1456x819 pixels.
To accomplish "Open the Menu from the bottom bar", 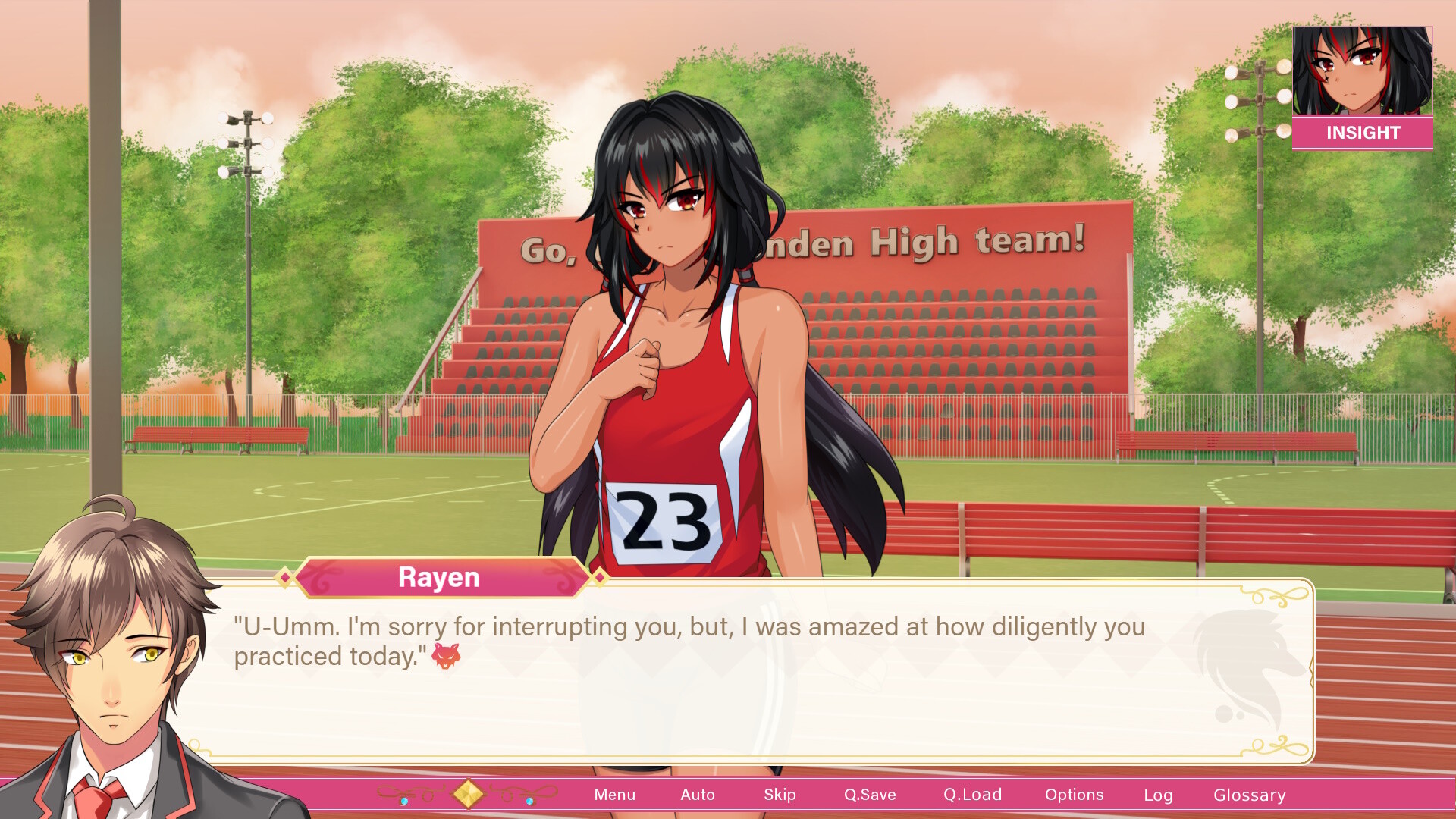I will tap(614, 795).
